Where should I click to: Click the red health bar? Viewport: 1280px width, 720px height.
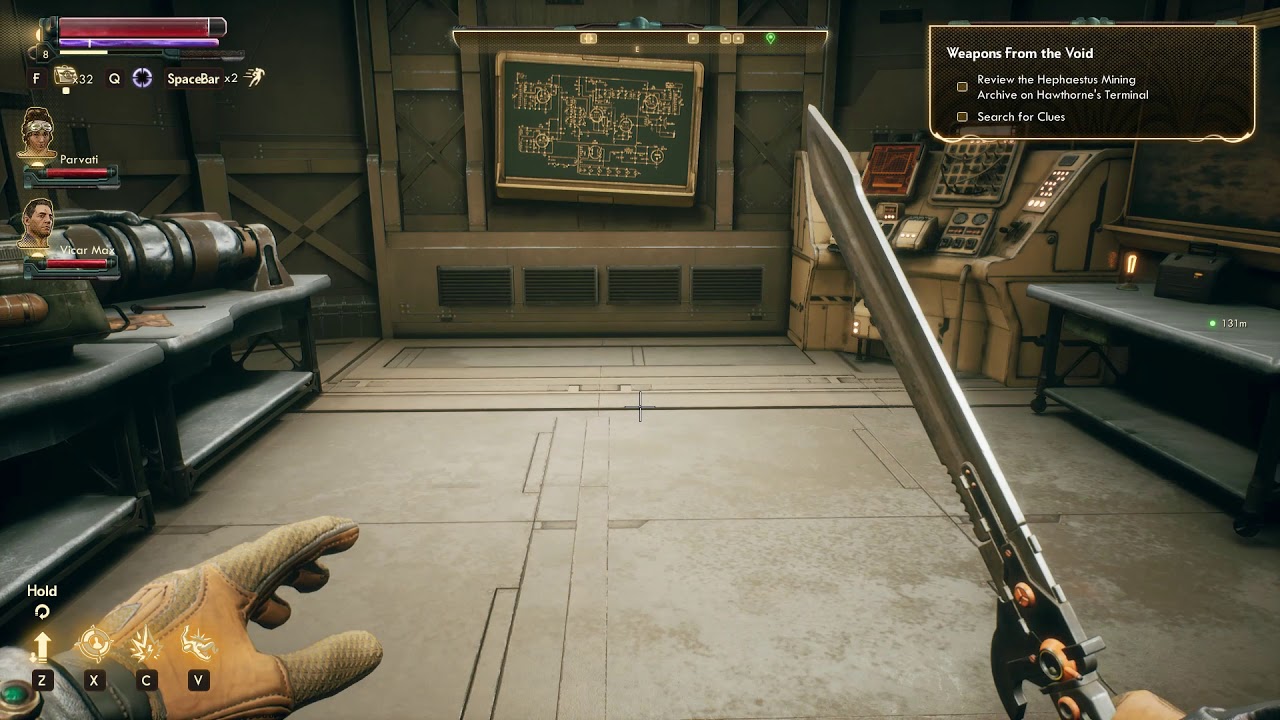tap(137, 29)
